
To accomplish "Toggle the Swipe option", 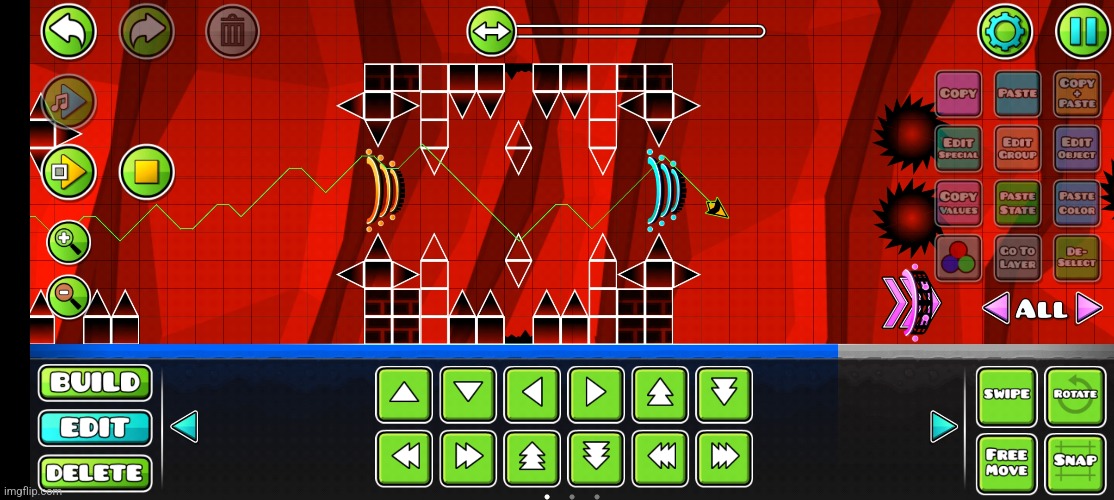I will (x=1006, y=395).
